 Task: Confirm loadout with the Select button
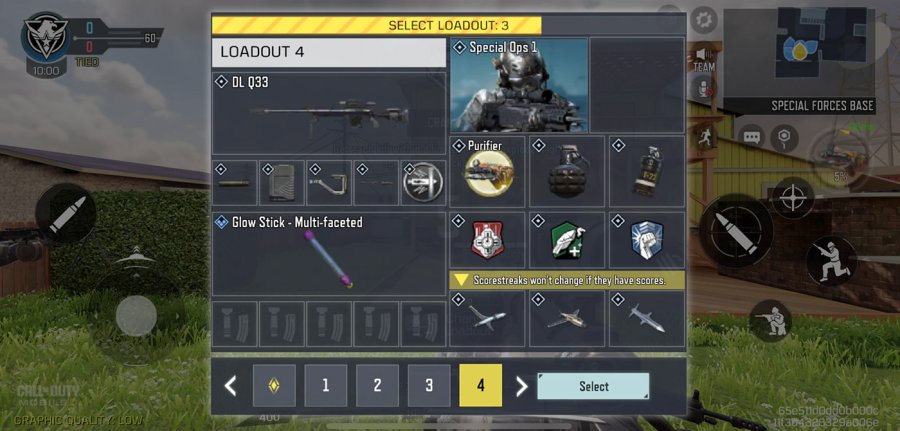[x=593, y=386]
